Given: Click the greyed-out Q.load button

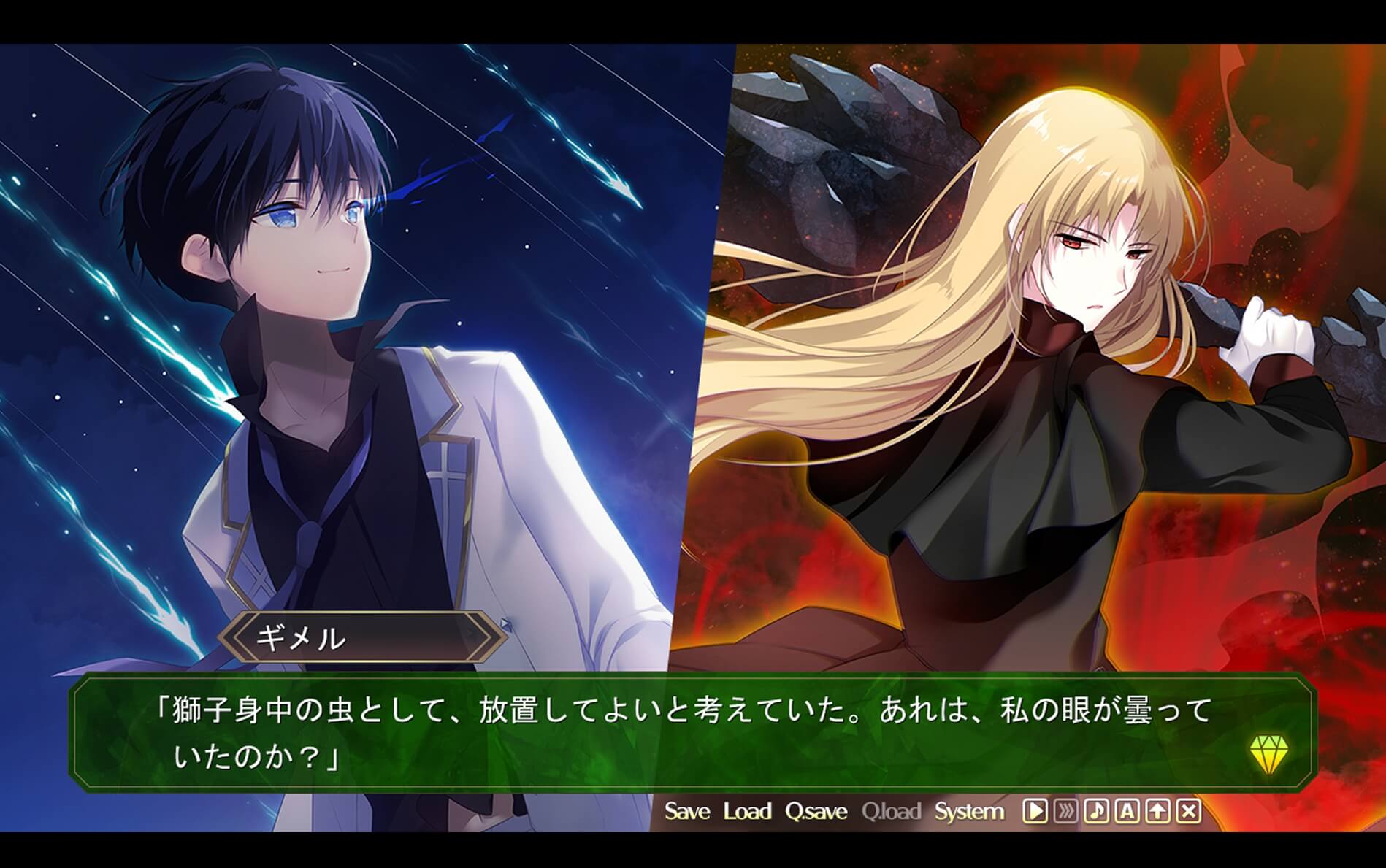Looking at the screenshot, I should (890, 811).
